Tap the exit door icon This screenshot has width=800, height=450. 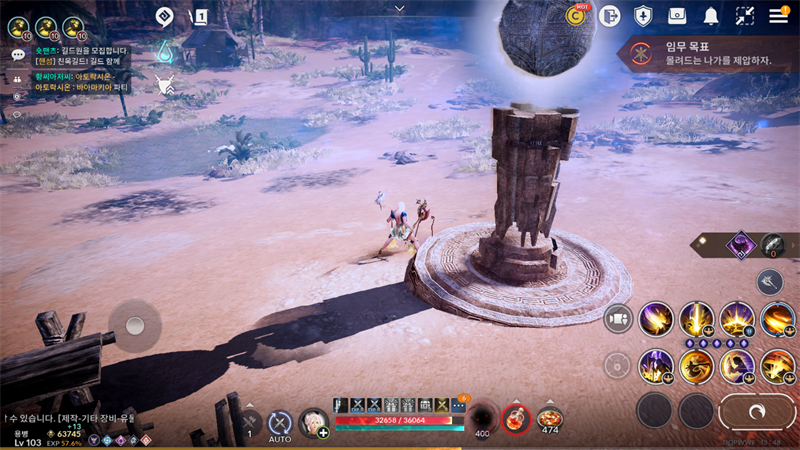click(x=610, y=16)
